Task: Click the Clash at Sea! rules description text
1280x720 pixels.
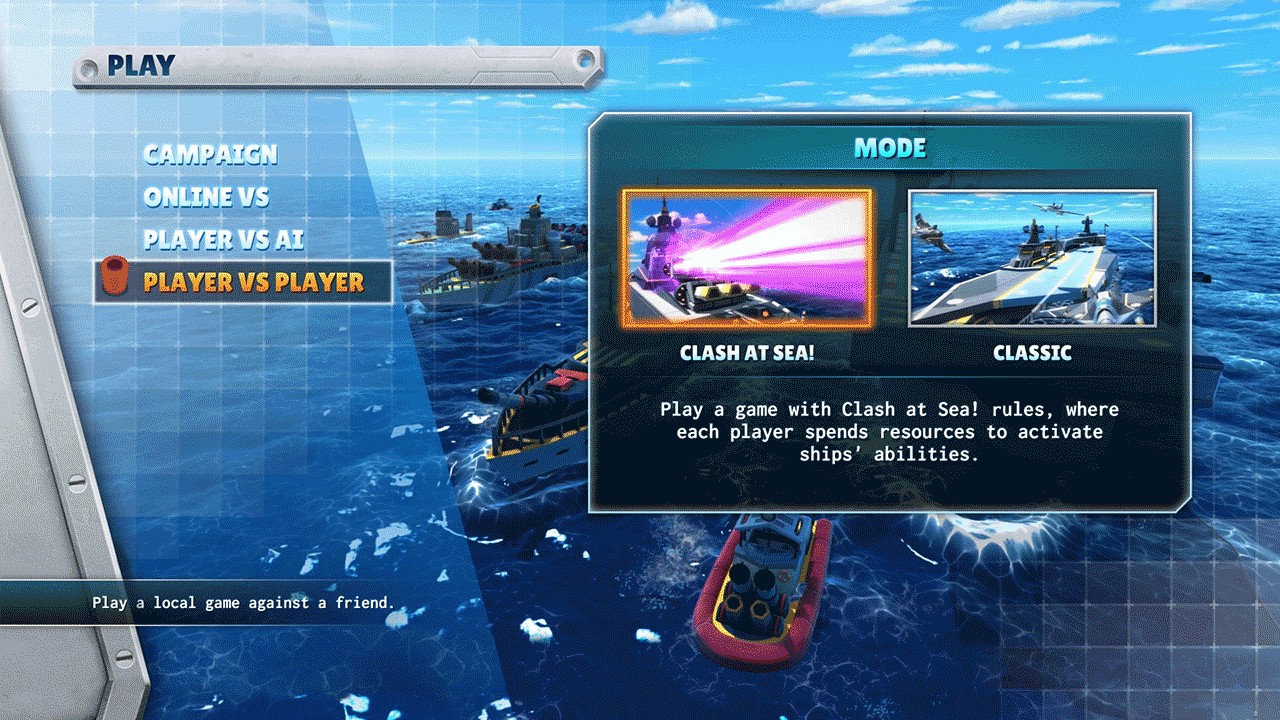Action: [890, 431]
